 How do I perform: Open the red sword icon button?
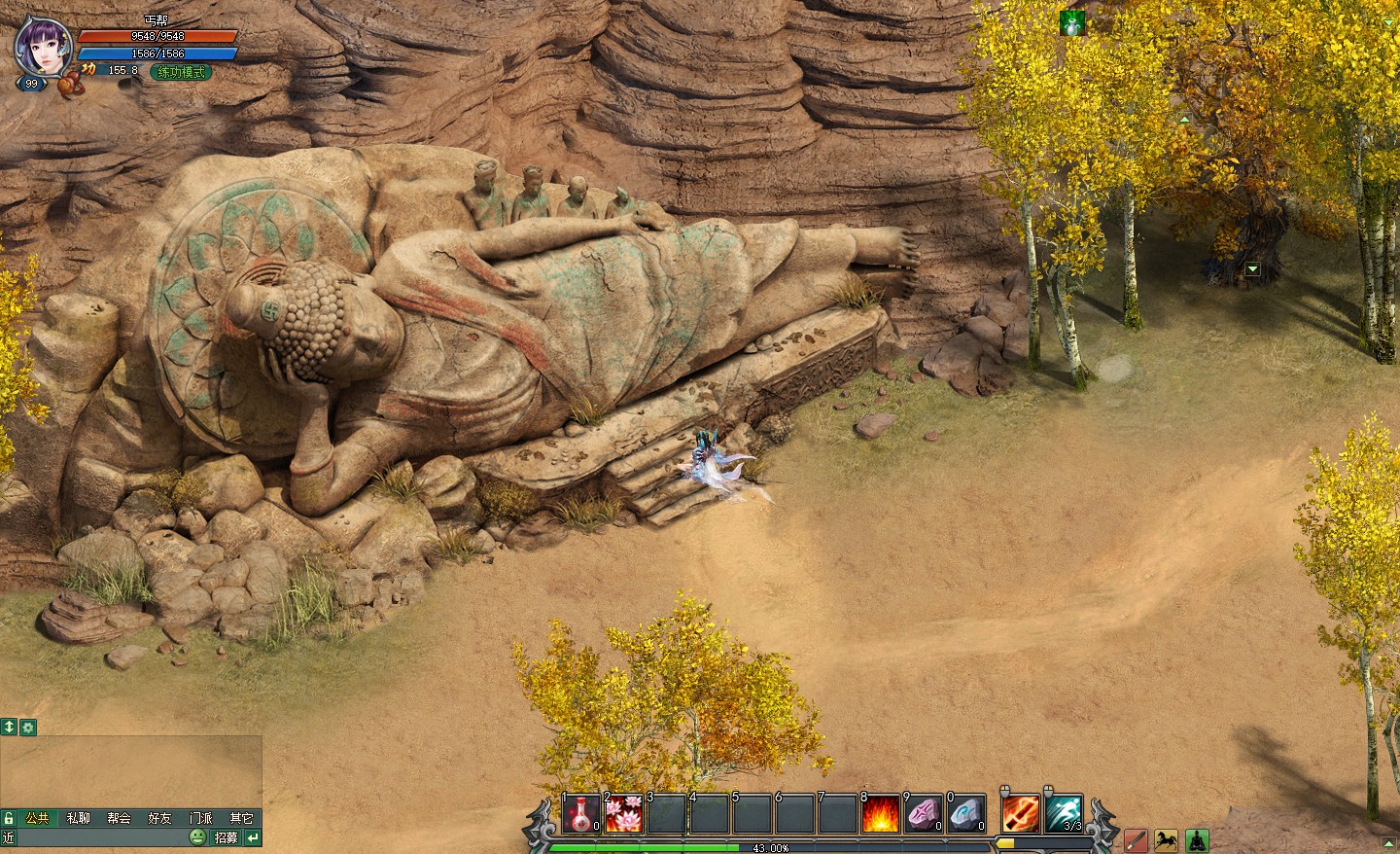coord(1136,840)
